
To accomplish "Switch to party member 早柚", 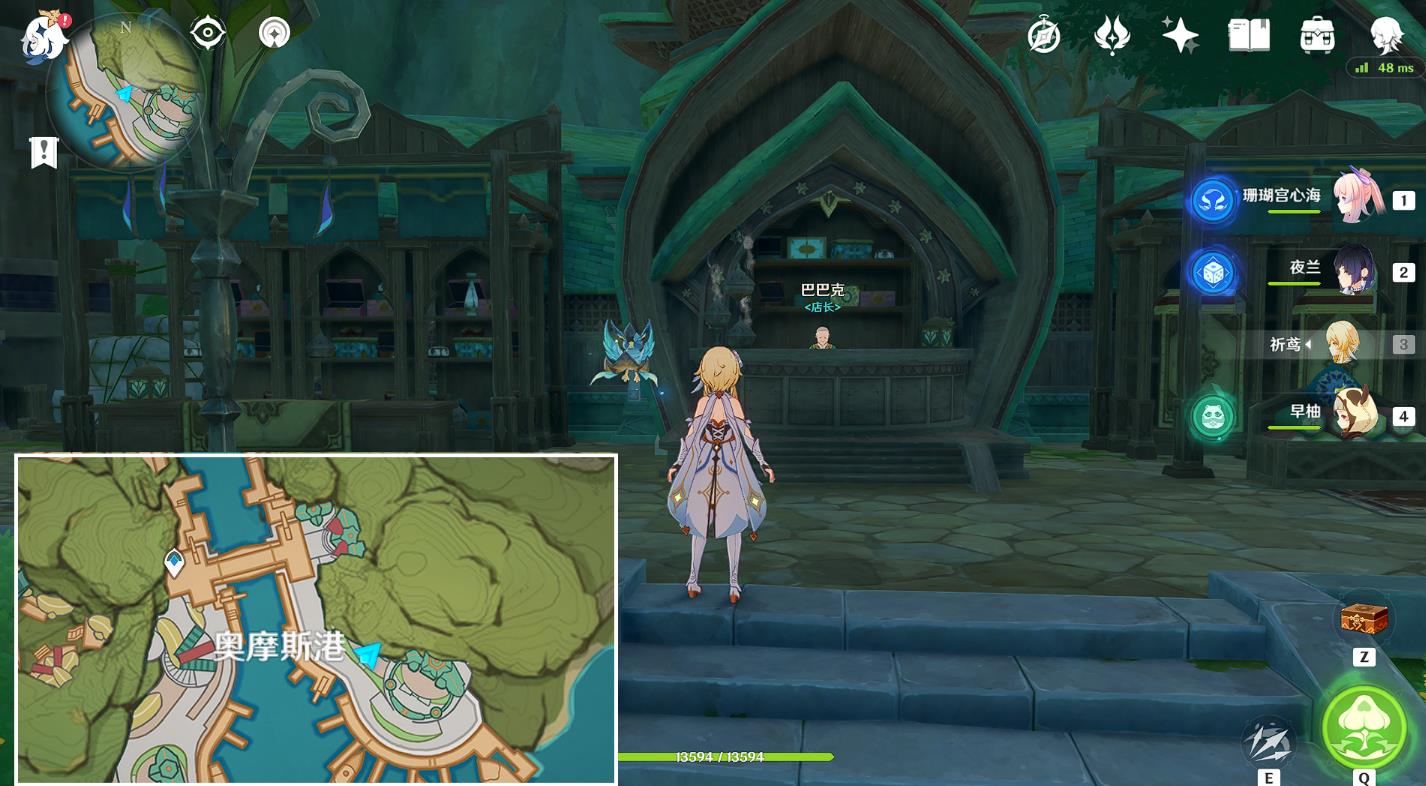I will (x=1300, y=415).
